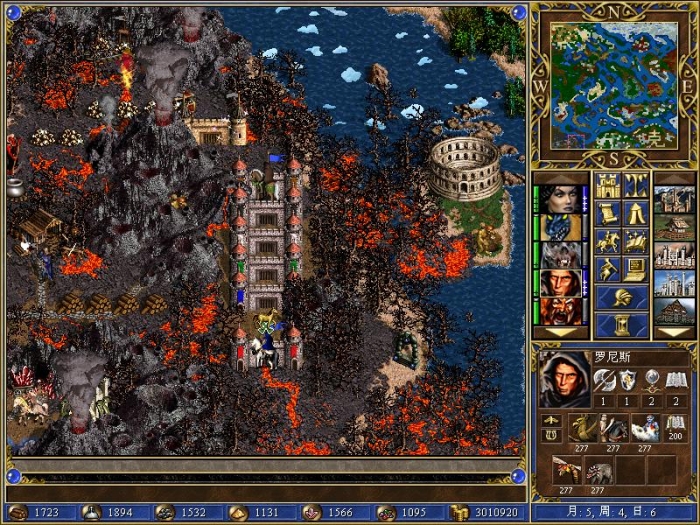Open the quest log scroll button

[608, 213]
